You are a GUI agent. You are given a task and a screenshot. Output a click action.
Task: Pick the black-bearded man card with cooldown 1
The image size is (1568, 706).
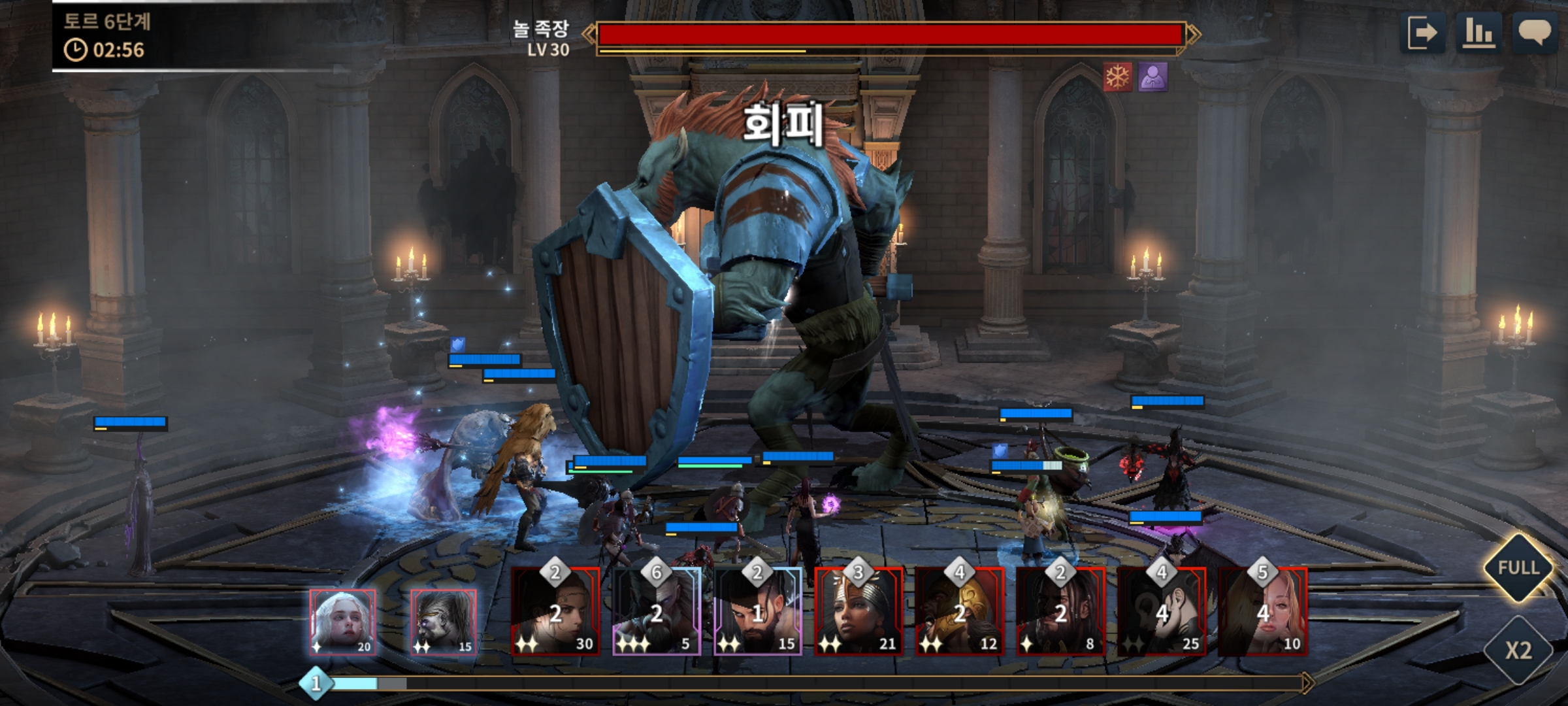pyautogui.click(x=758, y=613)
